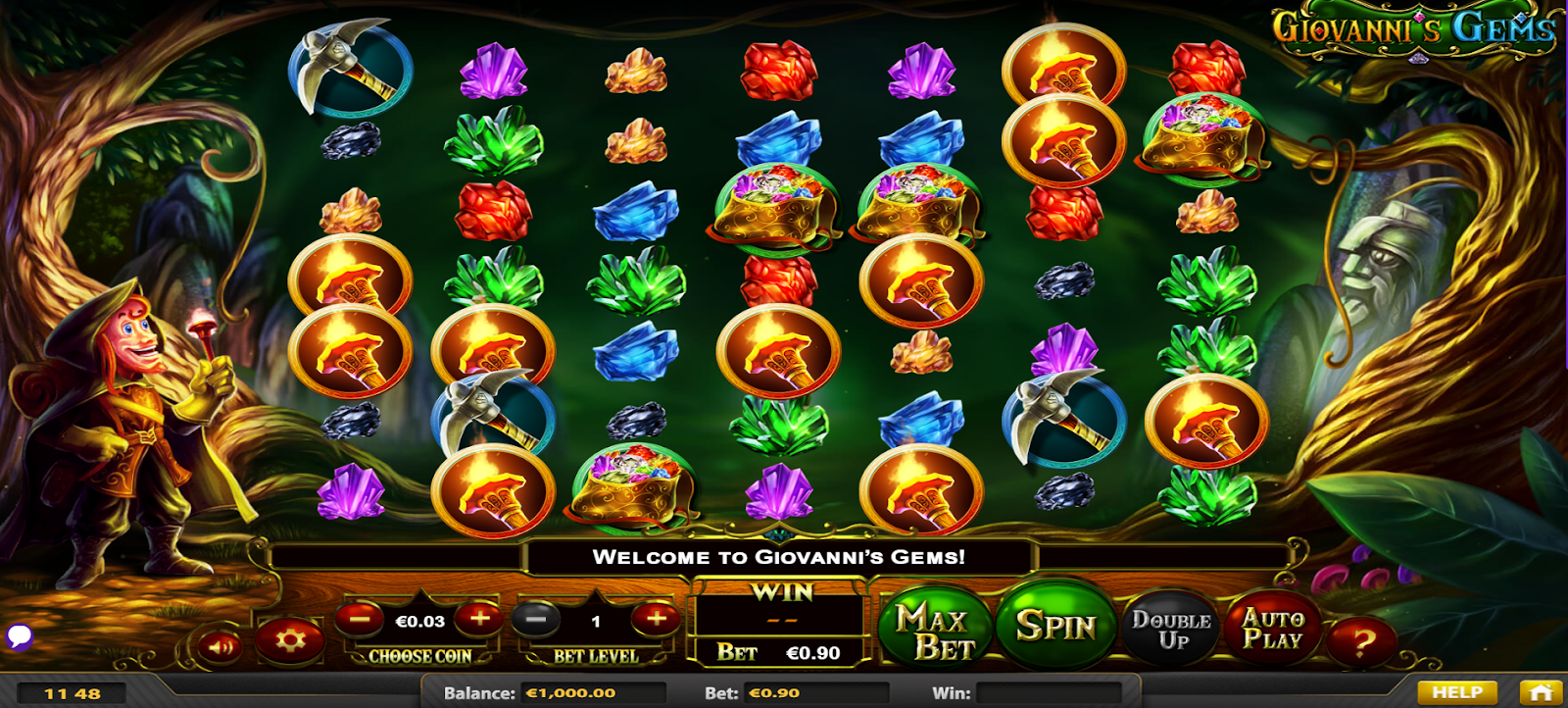
Task: Go to the home lobby icon
Action: pyautogui.click(x=1540, y=692)
